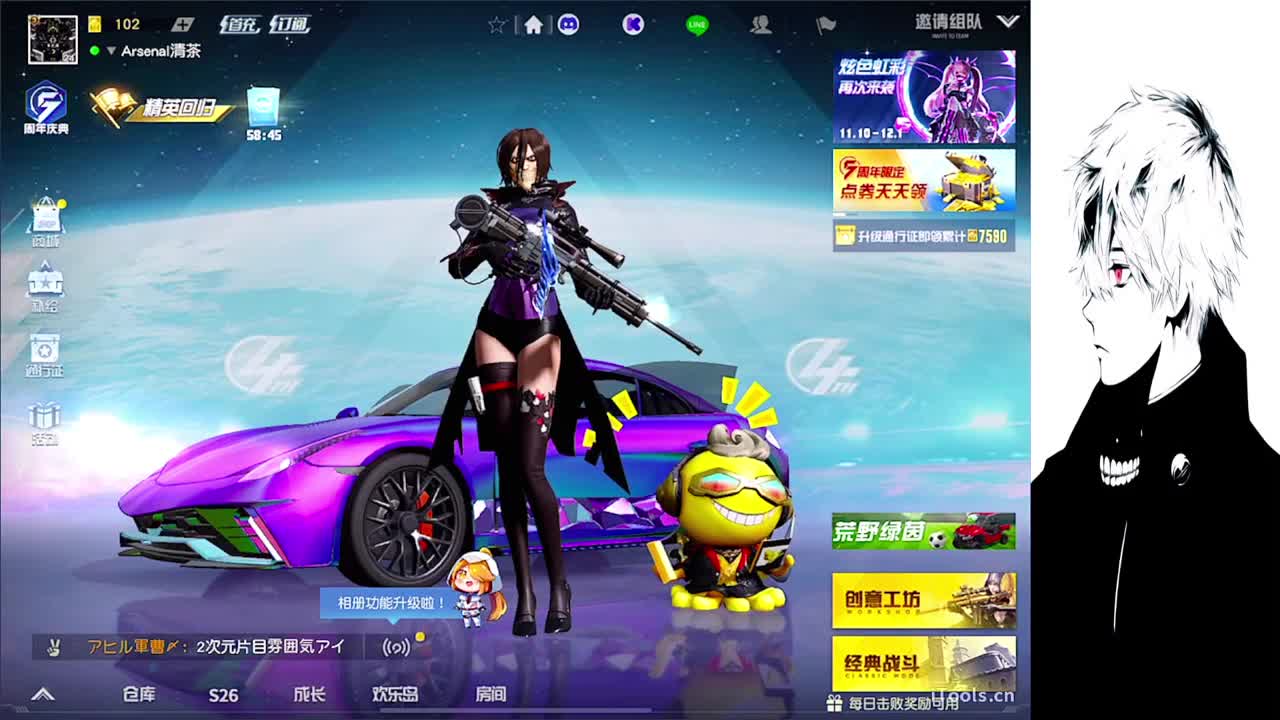Screen dimensions: 1280x720
Task: Collapse the bottom menu with the chevron
Action: 42,695
